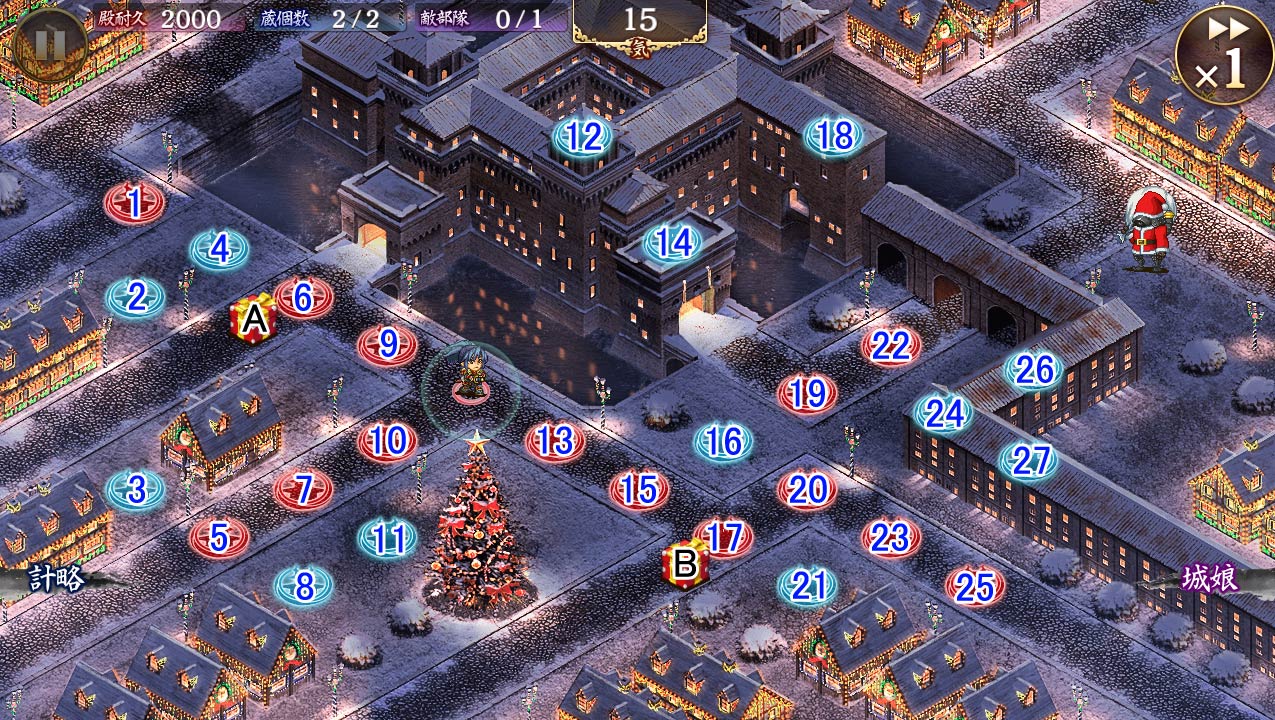Pick blue deployment tile 18
The width and height of the screenshot is (1275, 720).
click(x=834, y=136)
